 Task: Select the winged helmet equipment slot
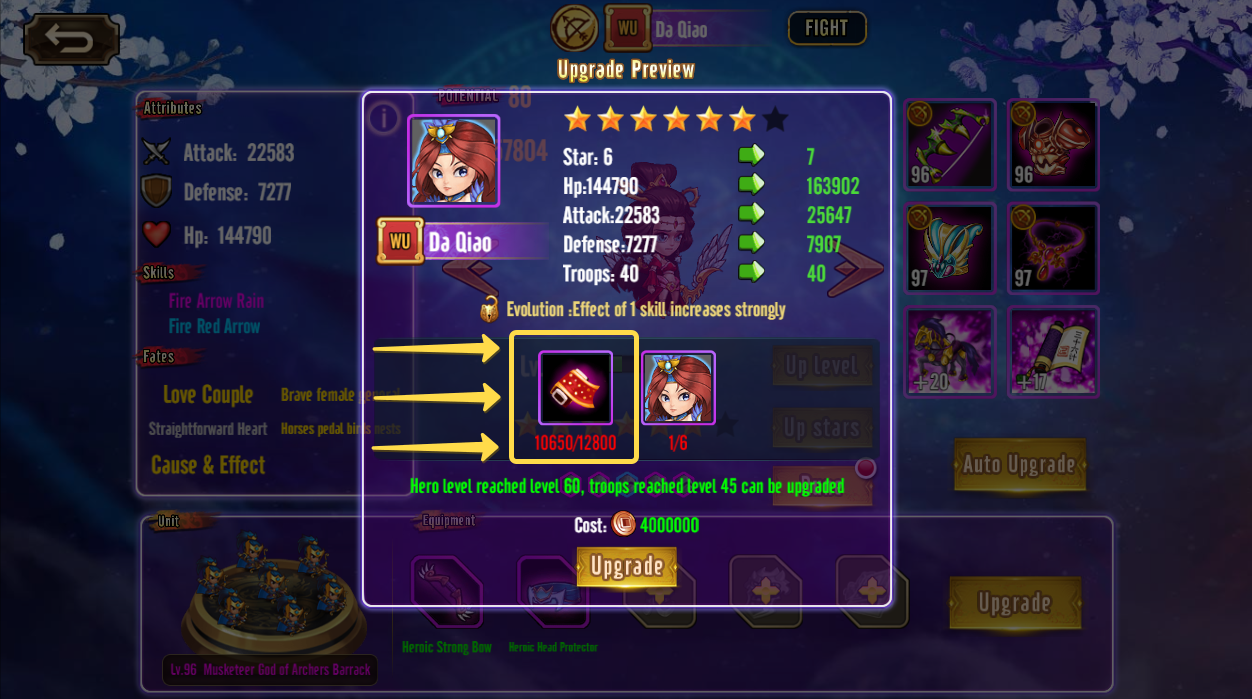pos(950,248)
